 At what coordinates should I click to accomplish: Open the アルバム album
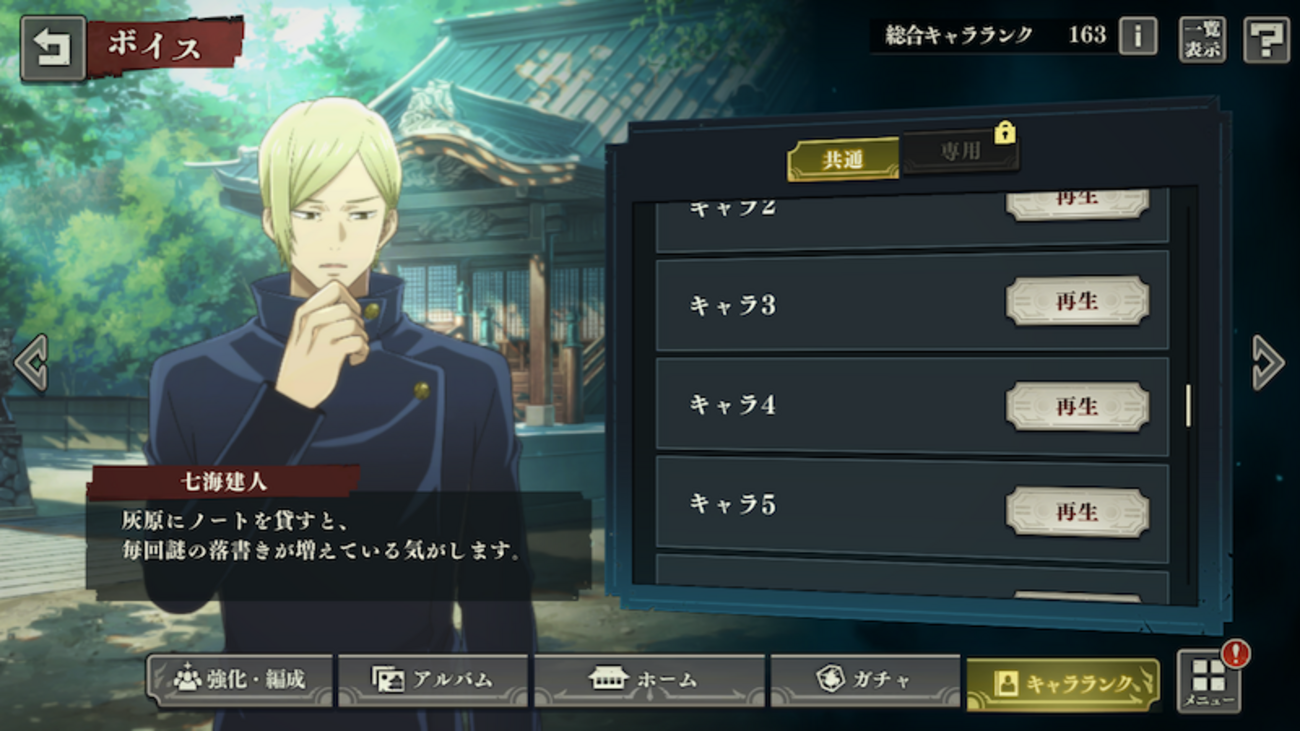click(x=433, y=680)
